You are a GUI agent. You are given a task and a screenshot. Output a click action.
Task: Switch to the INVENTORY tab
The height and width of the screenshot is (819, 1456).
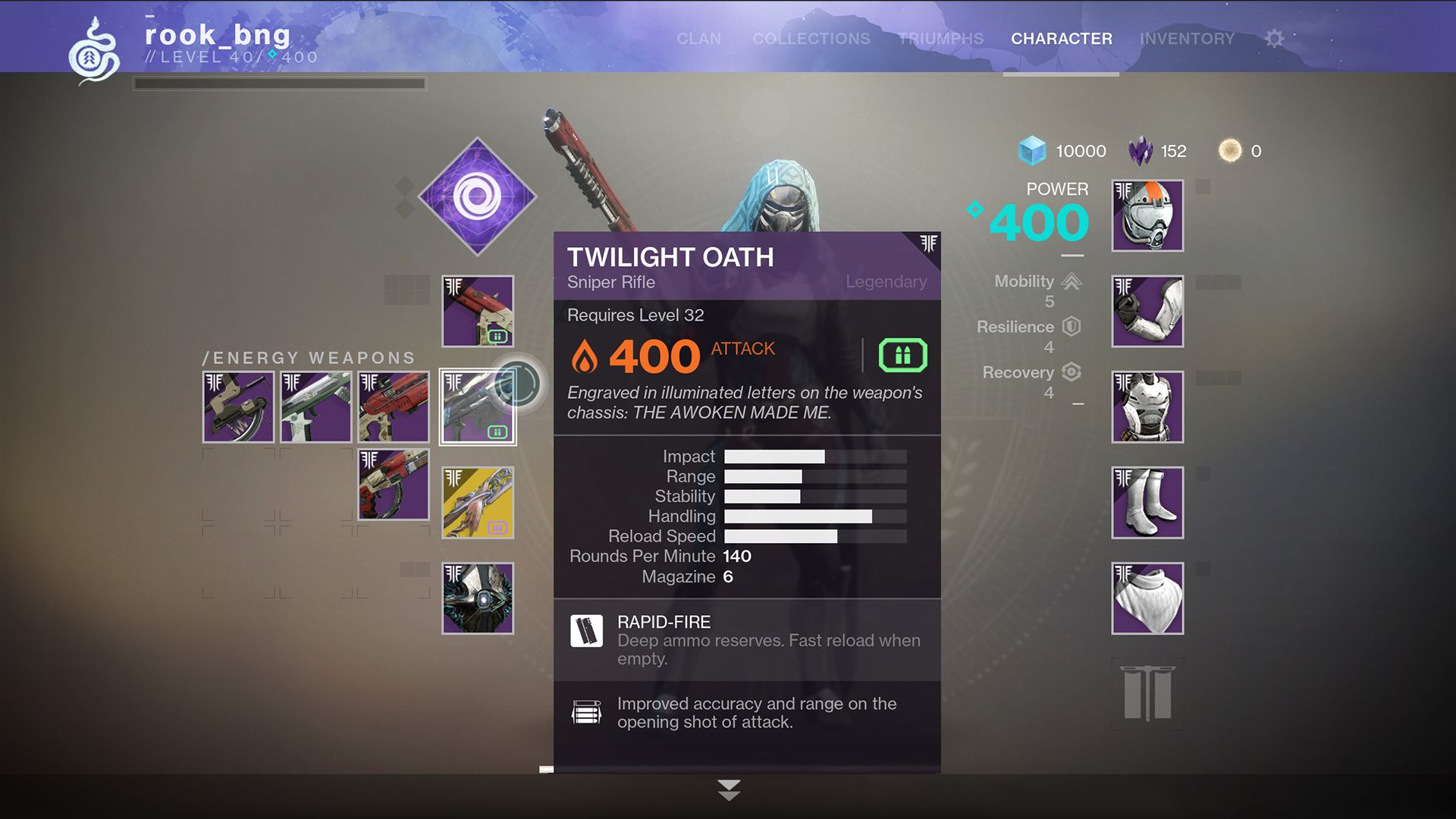click(x=1188, y=39)
